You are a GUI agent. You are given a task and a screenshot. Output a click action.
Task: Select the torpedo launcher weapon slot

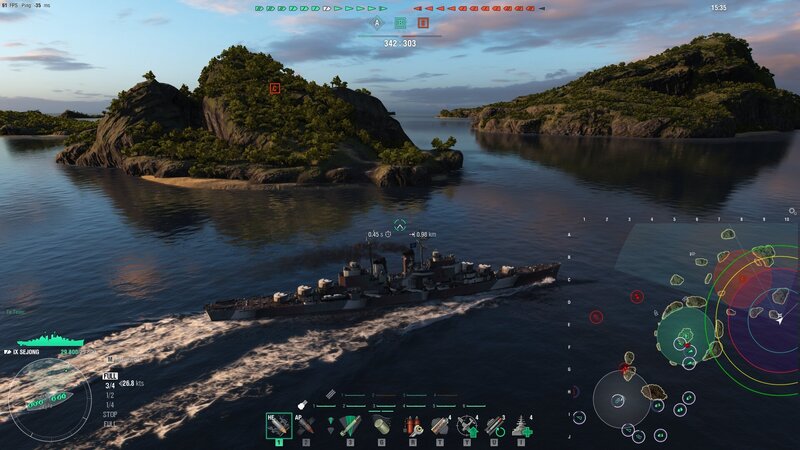[x=349, y=425]
